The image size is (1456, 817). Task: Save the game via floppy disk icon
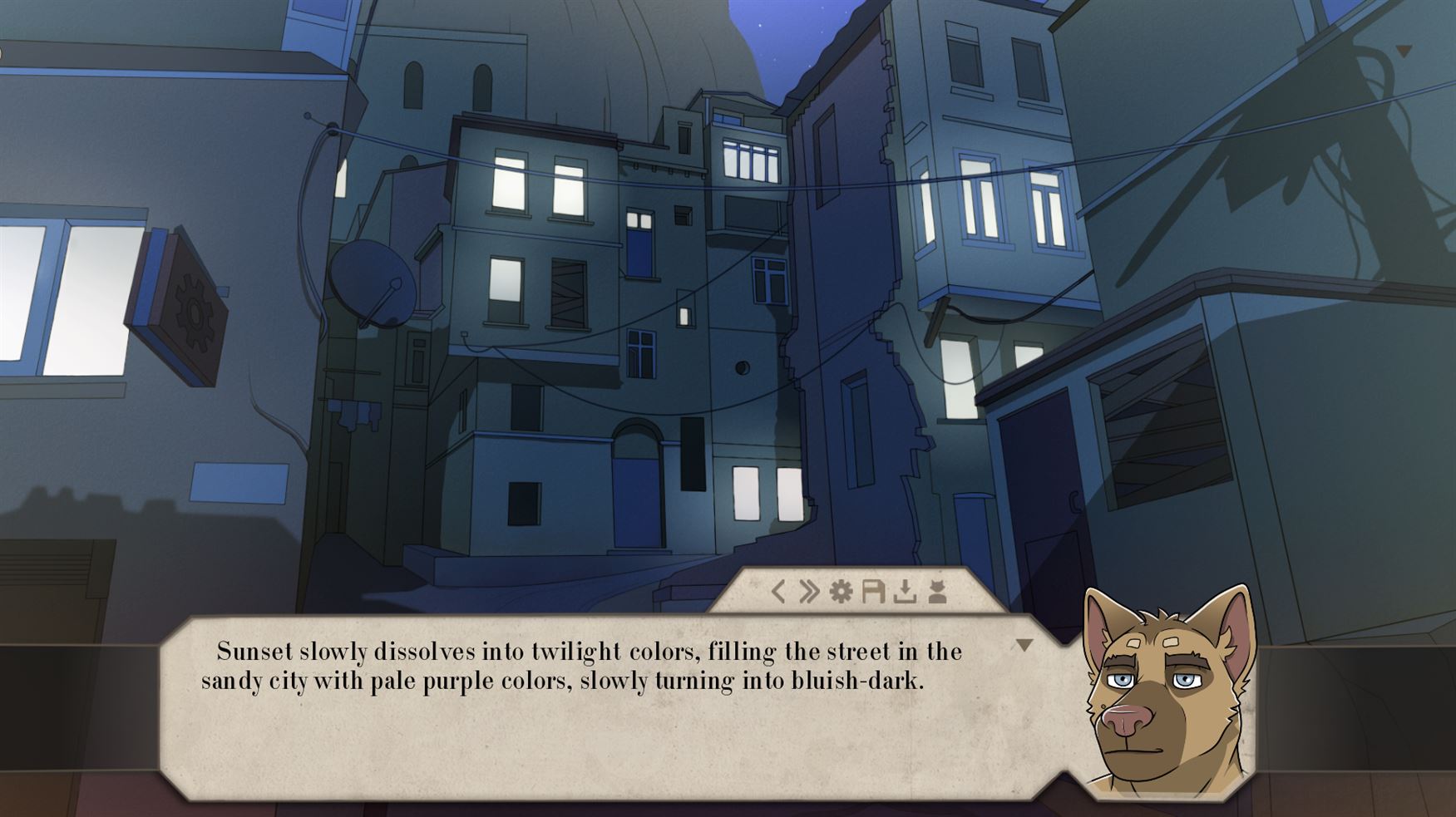tap(872, 592)
